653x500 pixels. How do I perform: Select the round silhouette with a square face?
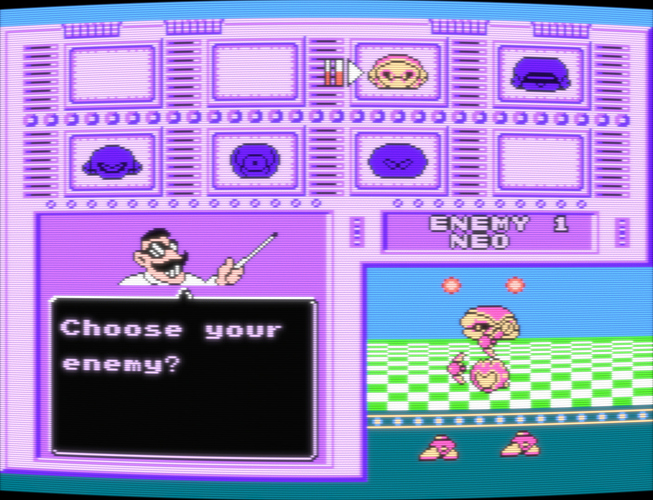click(254, 161)
